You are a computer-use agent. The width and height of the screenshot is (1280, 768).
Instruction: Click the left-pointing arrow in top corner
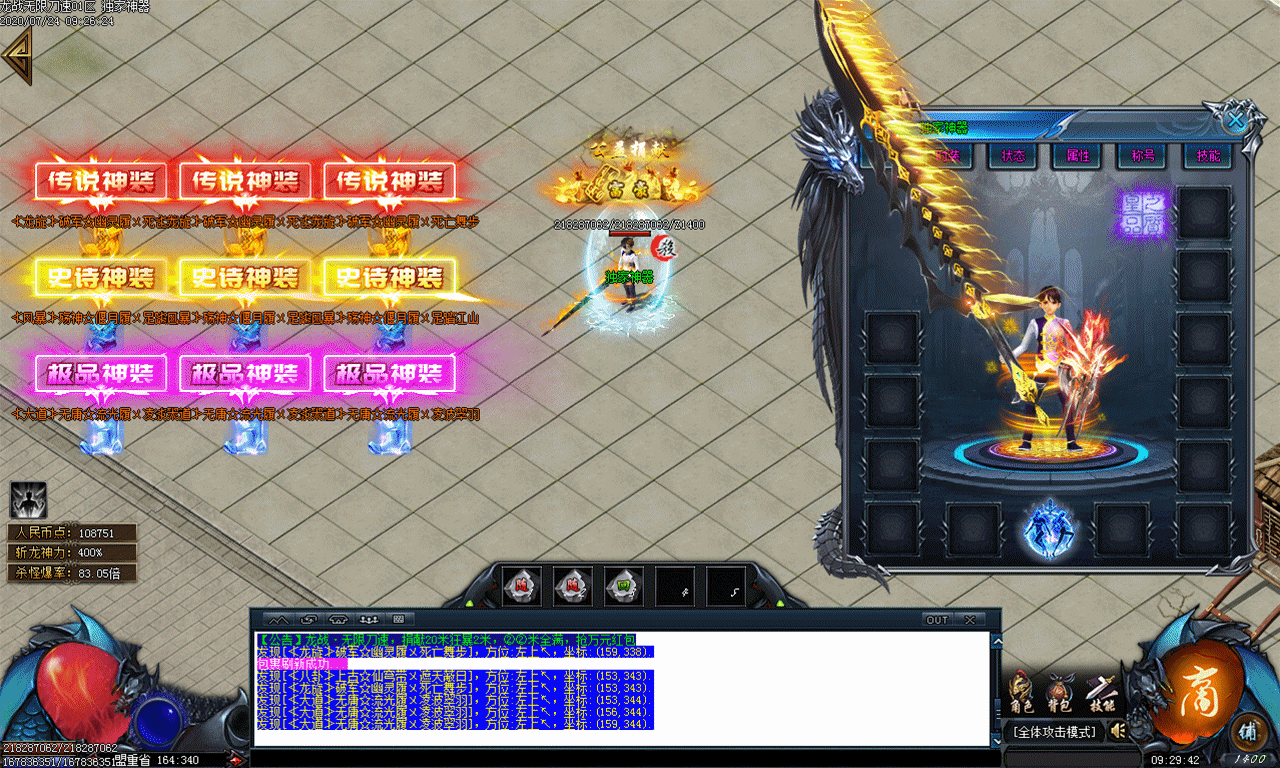pyautogui.click(x=17, y=56)
